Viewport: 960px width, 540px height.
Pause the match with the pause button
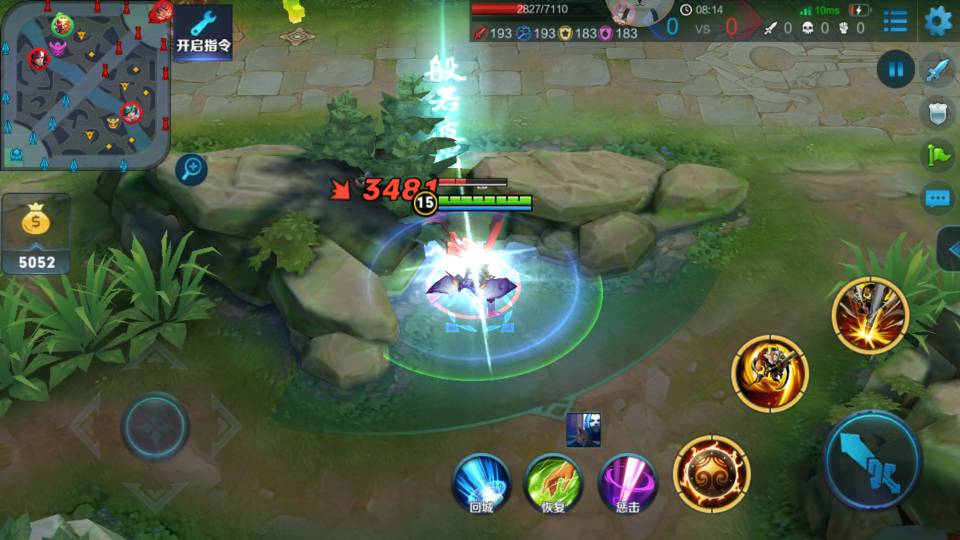(x=896, y=69)
